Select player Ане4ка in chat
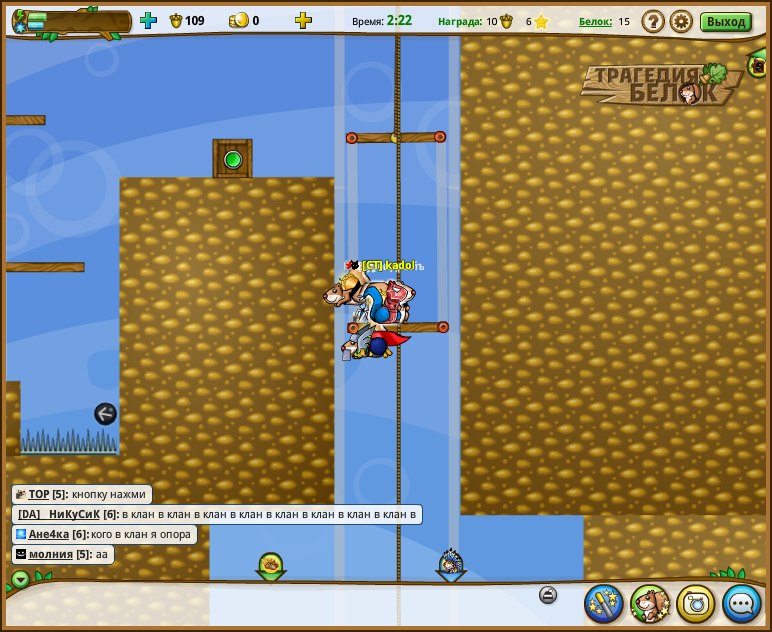 point(50,534)
